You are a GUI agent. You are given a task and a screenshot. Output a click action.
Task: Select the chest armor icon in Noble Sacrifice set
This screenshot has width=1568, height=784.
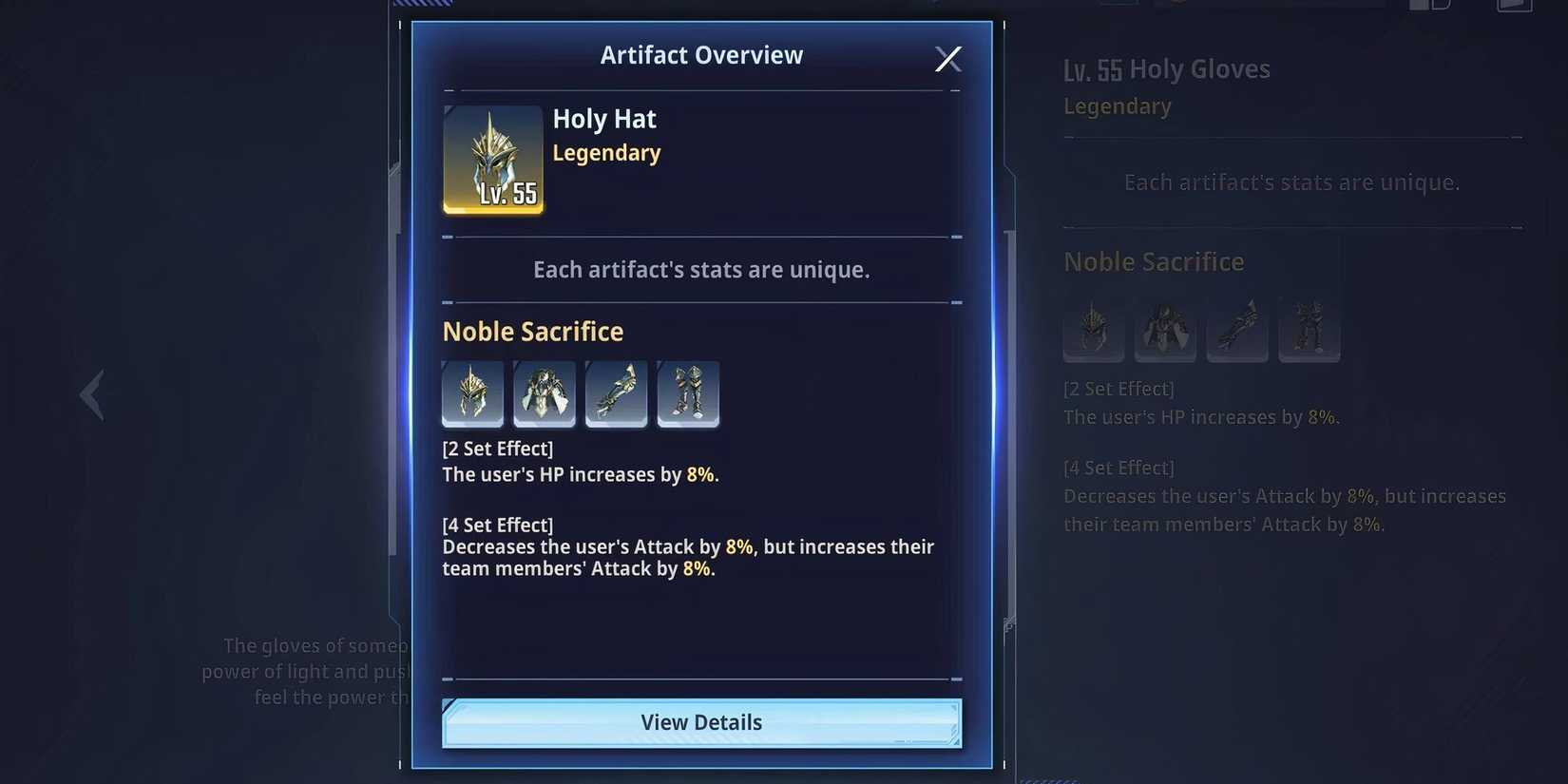point(545,393)
